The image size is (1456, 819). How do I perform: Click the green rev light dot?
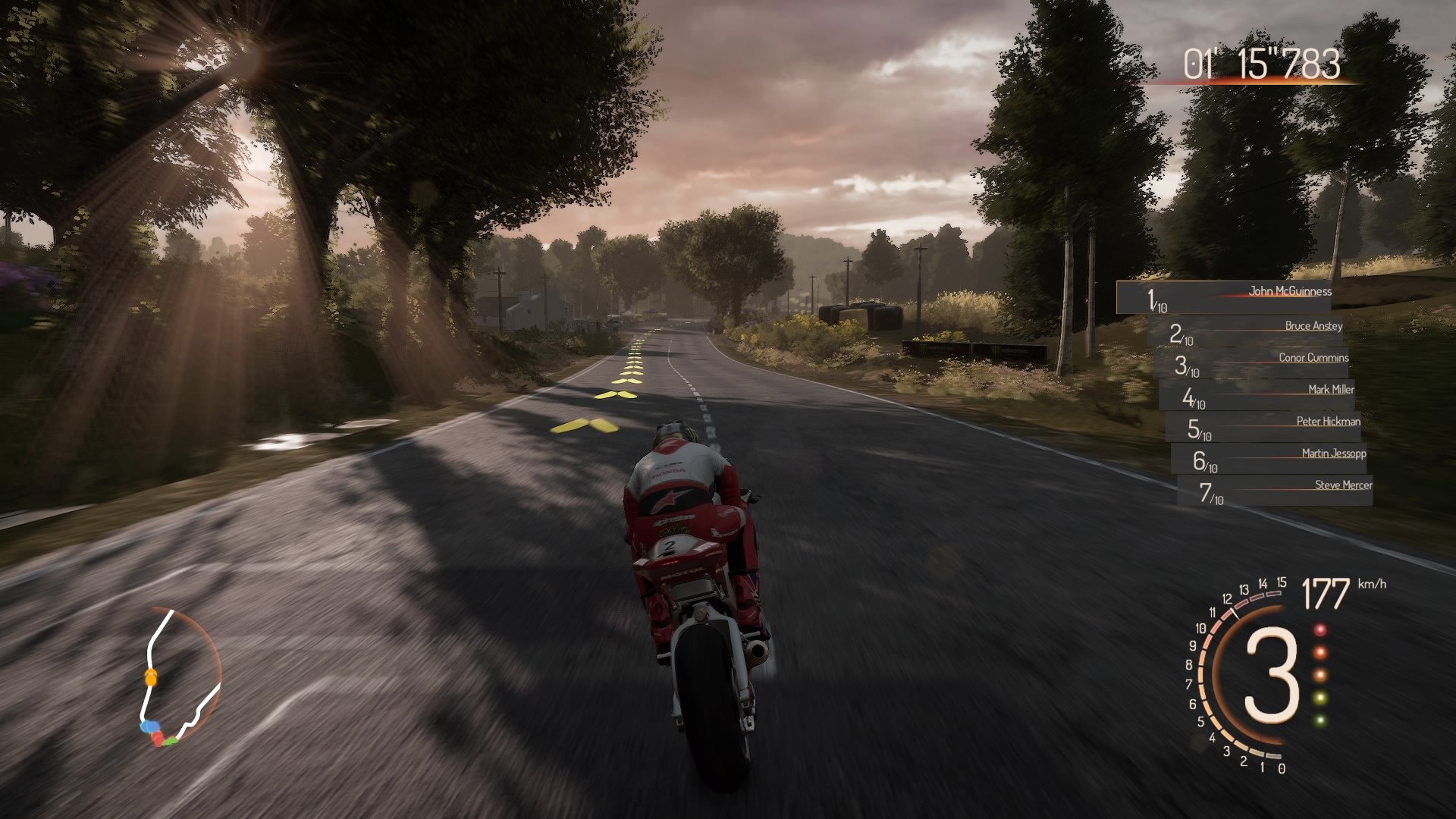click(1320, 720)
